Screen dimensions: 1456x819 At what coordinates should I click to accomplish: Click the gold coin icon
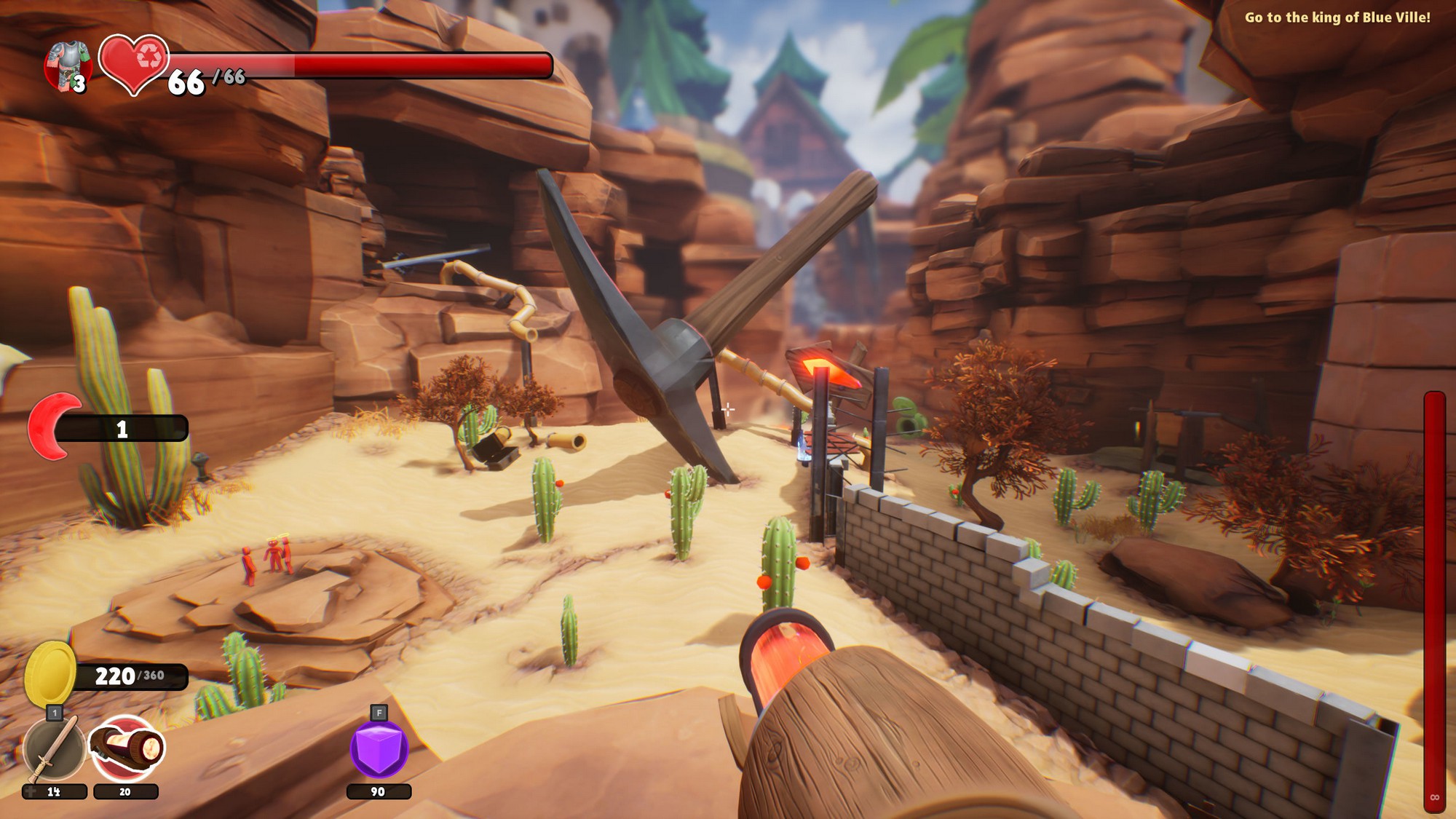(50, 673)
